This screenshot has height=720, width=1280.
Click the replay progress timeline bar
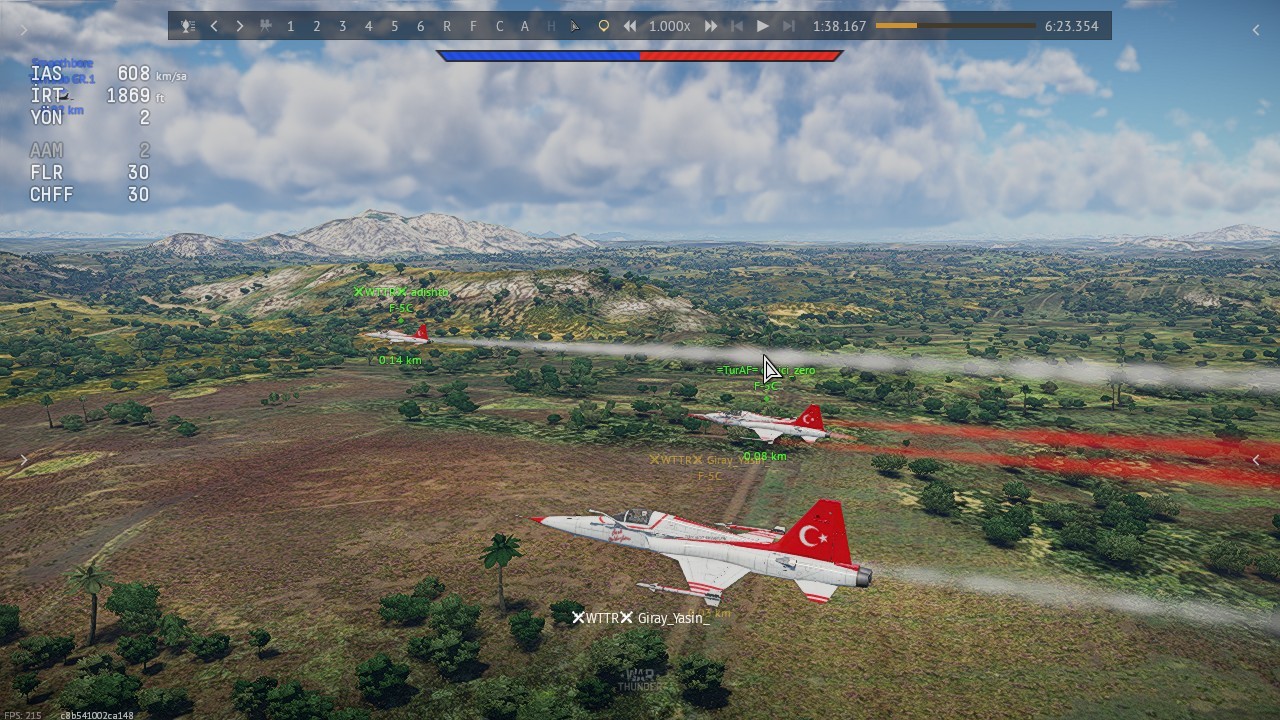(955, 26)
